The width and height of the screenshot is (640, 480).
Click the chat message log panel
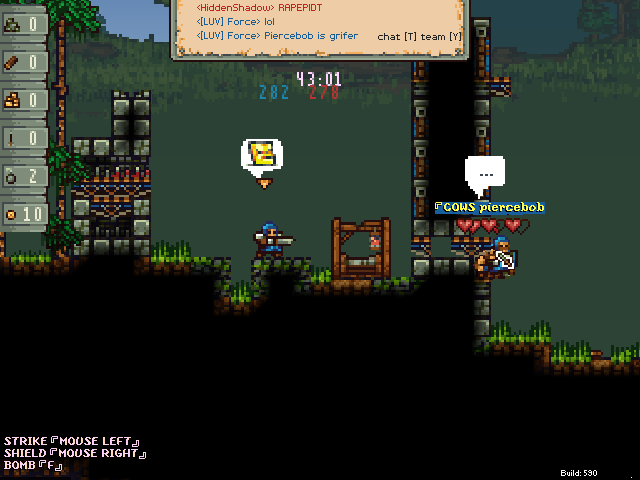320,27
